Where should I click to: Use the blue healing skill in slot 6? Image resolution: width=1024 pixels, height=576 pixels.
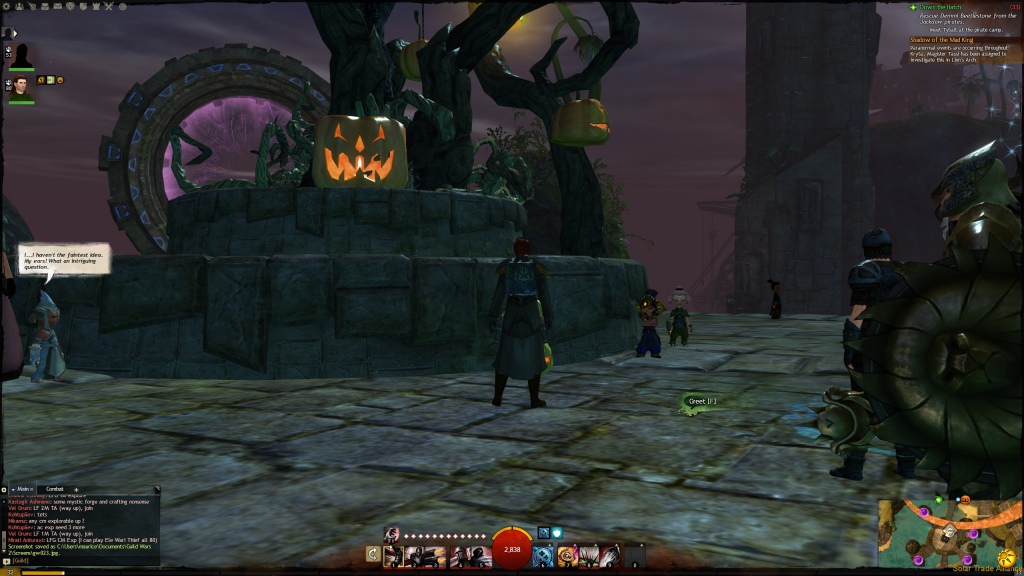point(544,555)
